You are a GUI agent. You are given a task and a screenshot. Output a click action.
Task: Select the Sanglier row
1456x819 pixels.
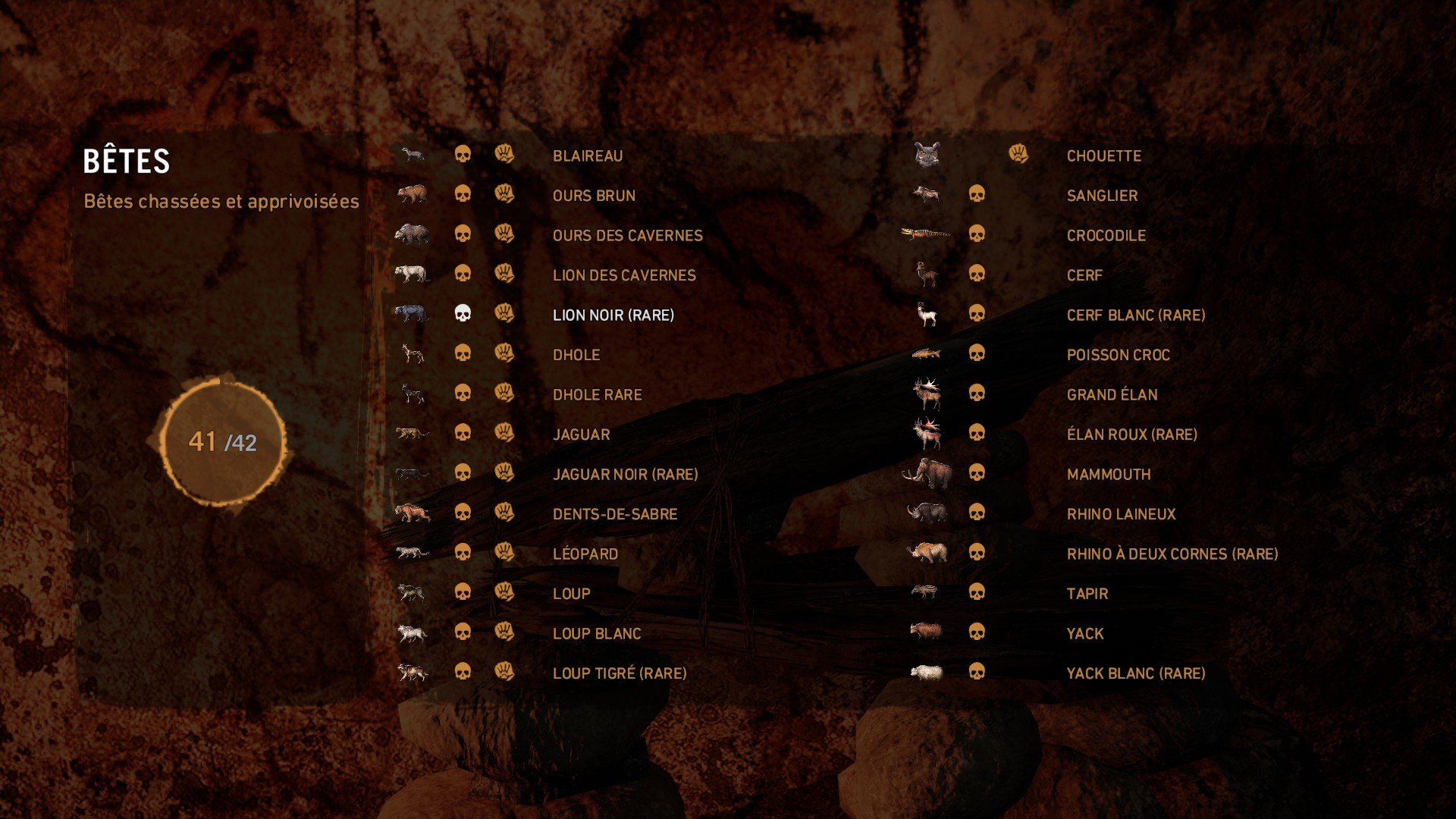(x=1101, y=196)
